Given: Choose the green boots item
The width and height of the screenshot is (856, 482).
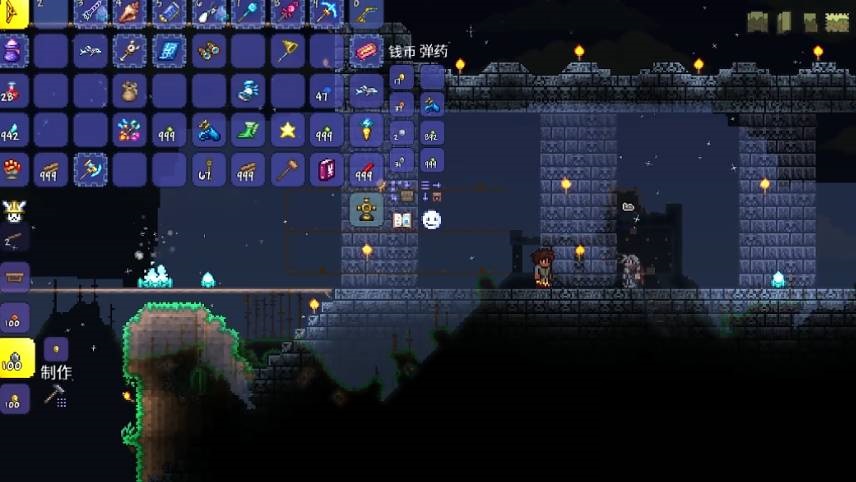Looking at the screenshot, I should (x=248, y=129).
